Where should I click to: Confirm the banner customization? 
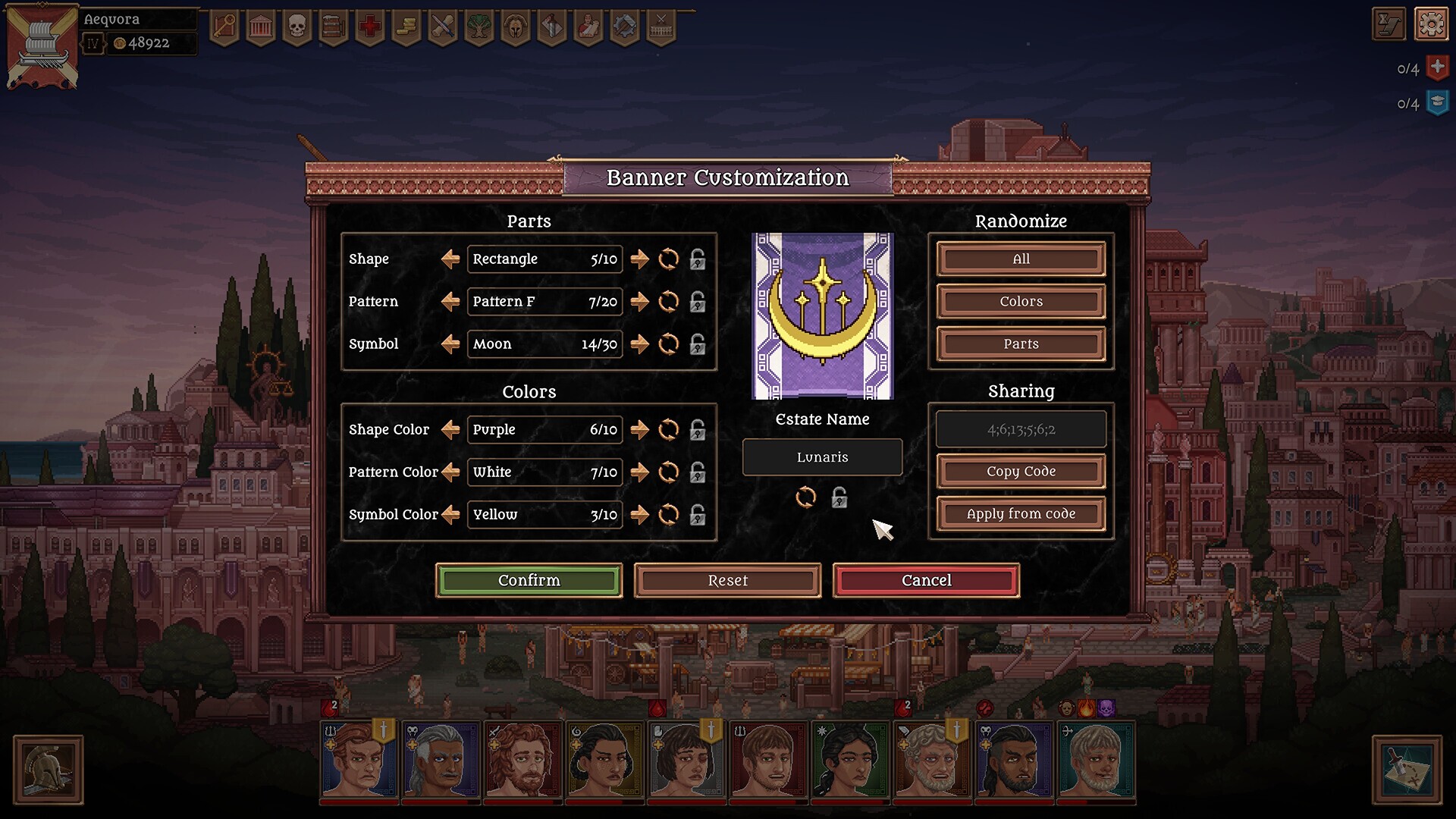[529, 580]
